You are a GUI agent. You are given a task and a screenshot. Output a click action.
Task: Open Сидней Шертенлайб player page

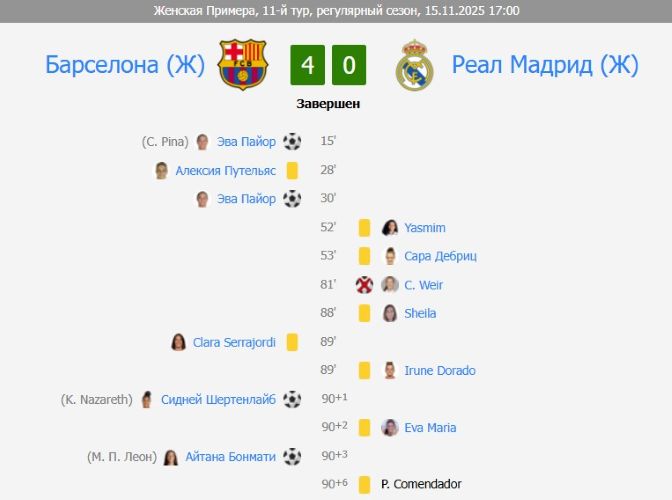click(x=218, y=400)
